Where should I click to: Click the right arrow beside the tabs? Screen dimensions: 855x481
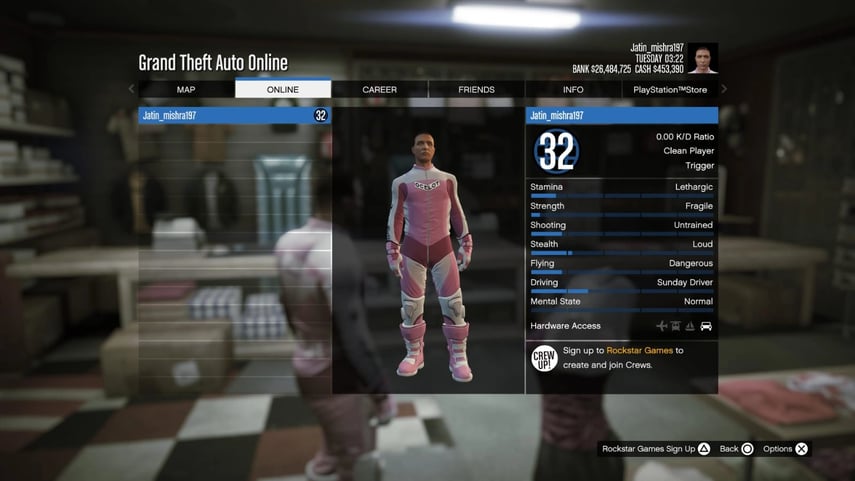tap(724, 89)
